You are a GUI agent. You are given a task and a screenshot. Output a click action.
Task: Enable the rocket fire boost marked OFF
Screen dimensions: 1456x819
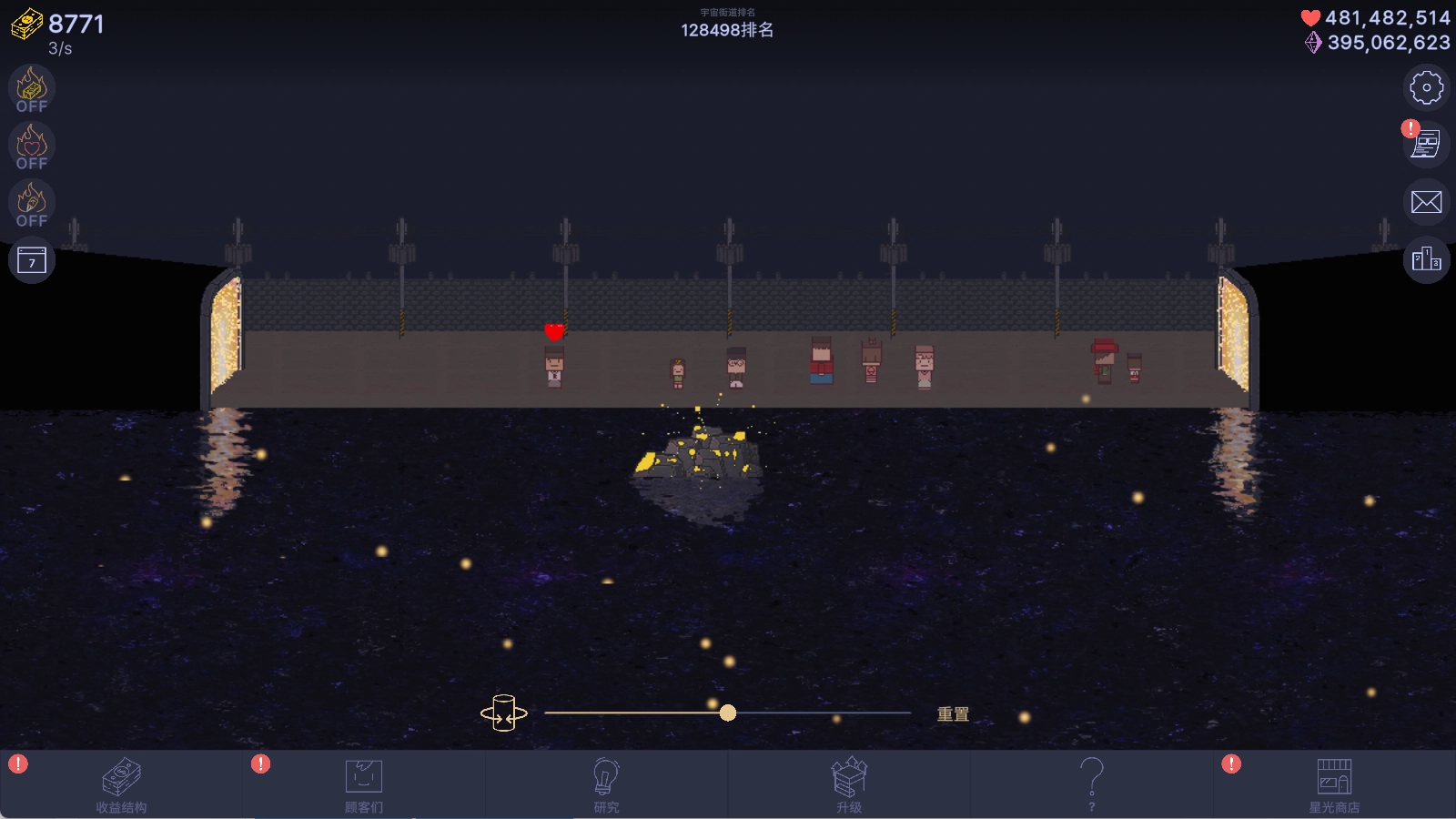[x=31, y=203]
